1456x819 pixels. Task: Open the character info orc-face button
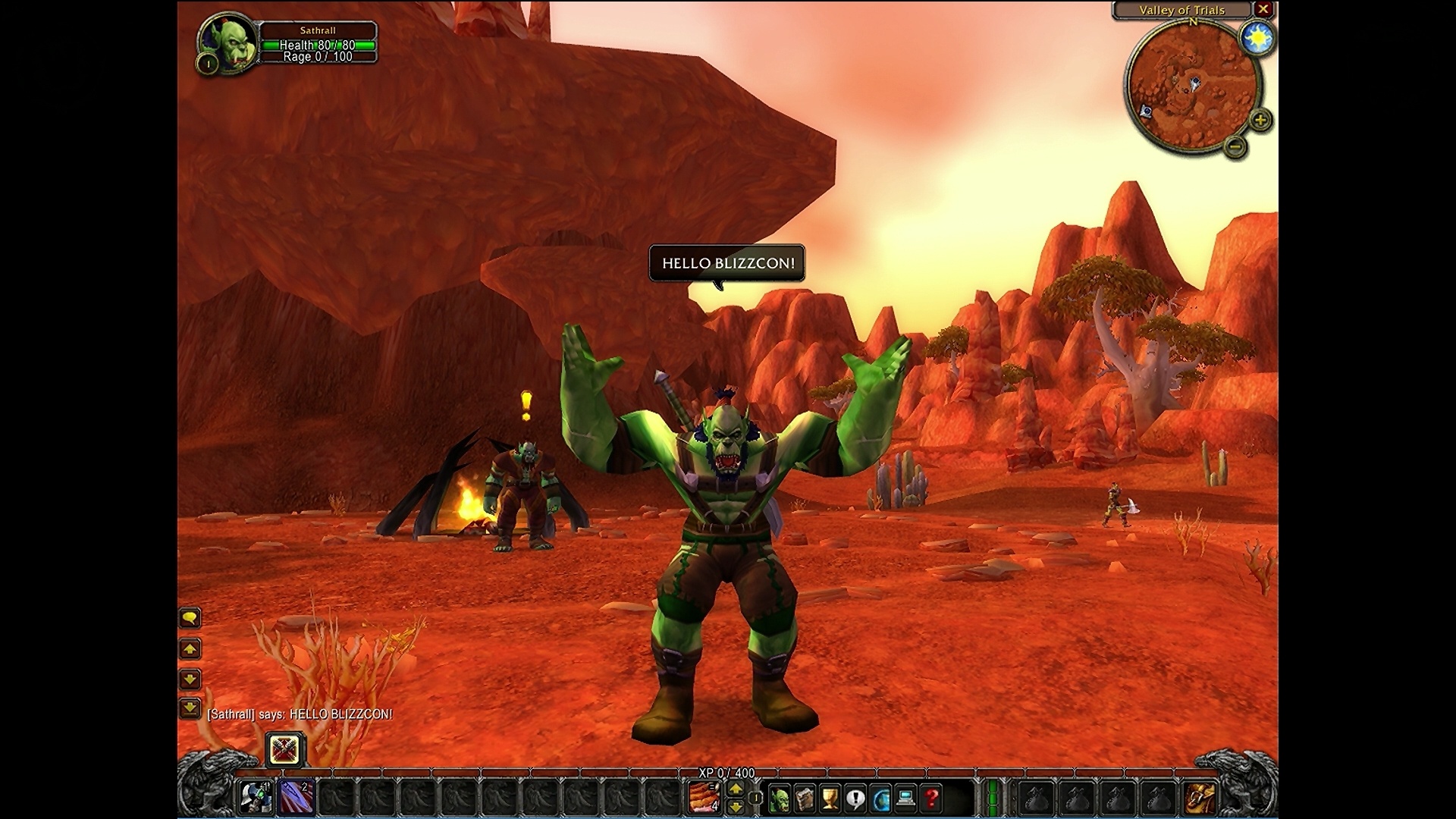(779, 799)
